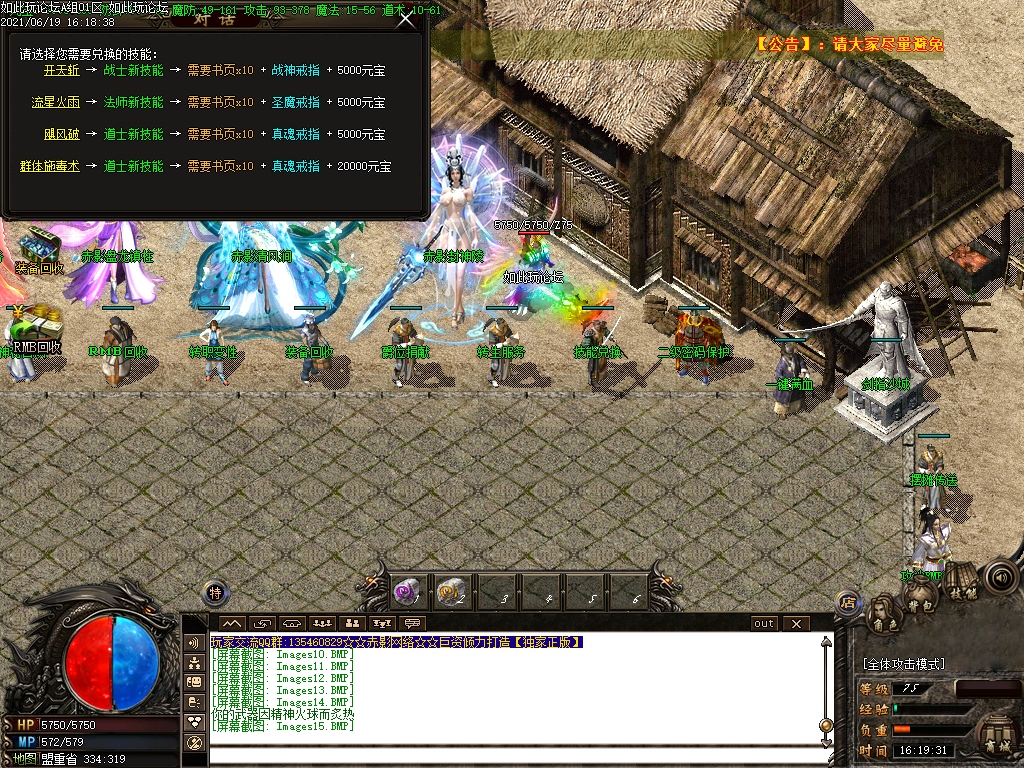The height and width of the screenshot is (768, 1024).
Task: Choose the 群体施毒术 skill exchange option
Action: click(49, 166)
